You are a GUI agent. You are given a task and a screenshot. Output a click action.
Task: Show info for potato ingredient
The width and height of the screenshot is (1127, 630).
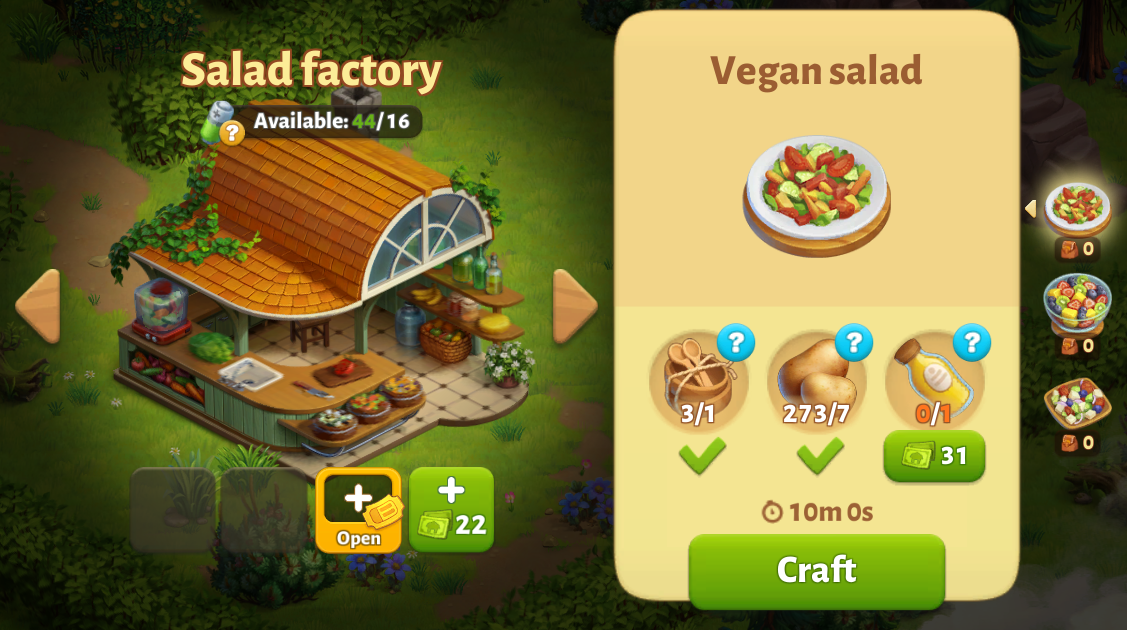point(854,343)
